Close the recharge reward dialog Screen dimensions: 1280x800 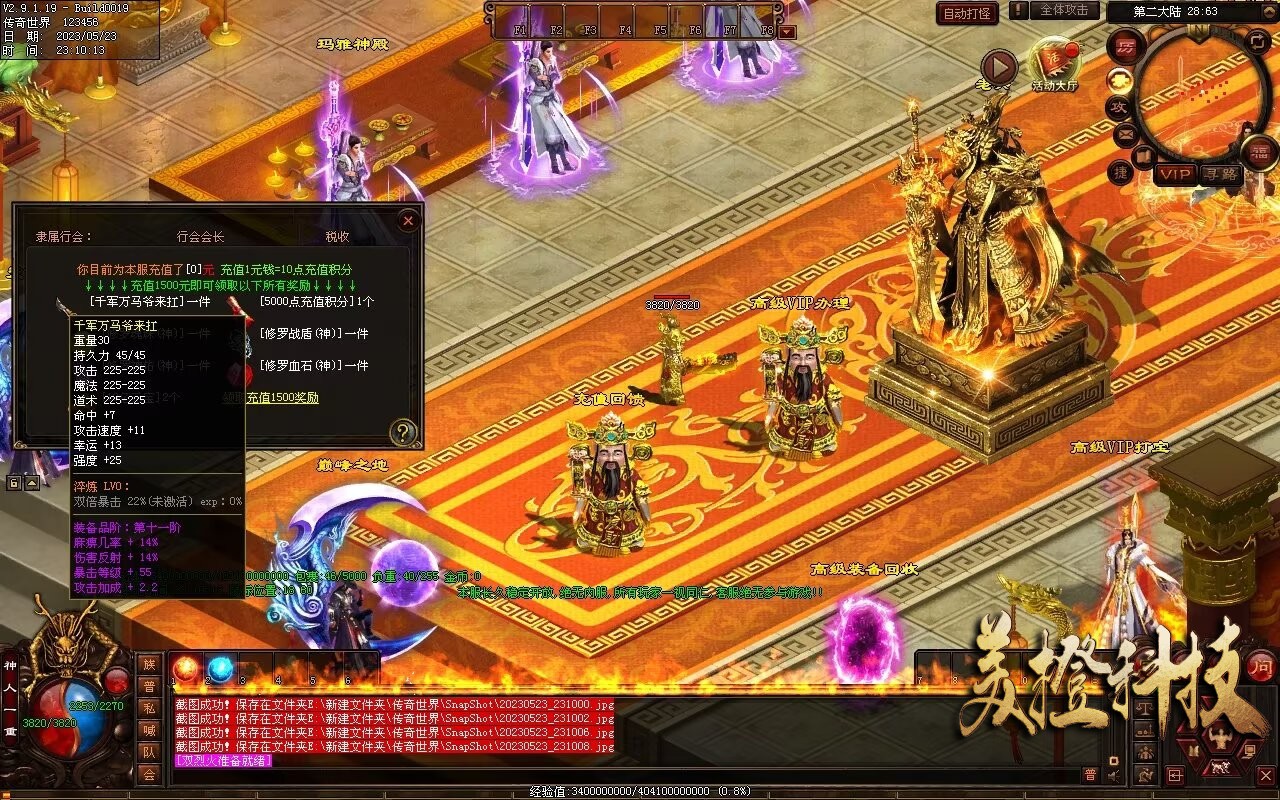point(407,221)
